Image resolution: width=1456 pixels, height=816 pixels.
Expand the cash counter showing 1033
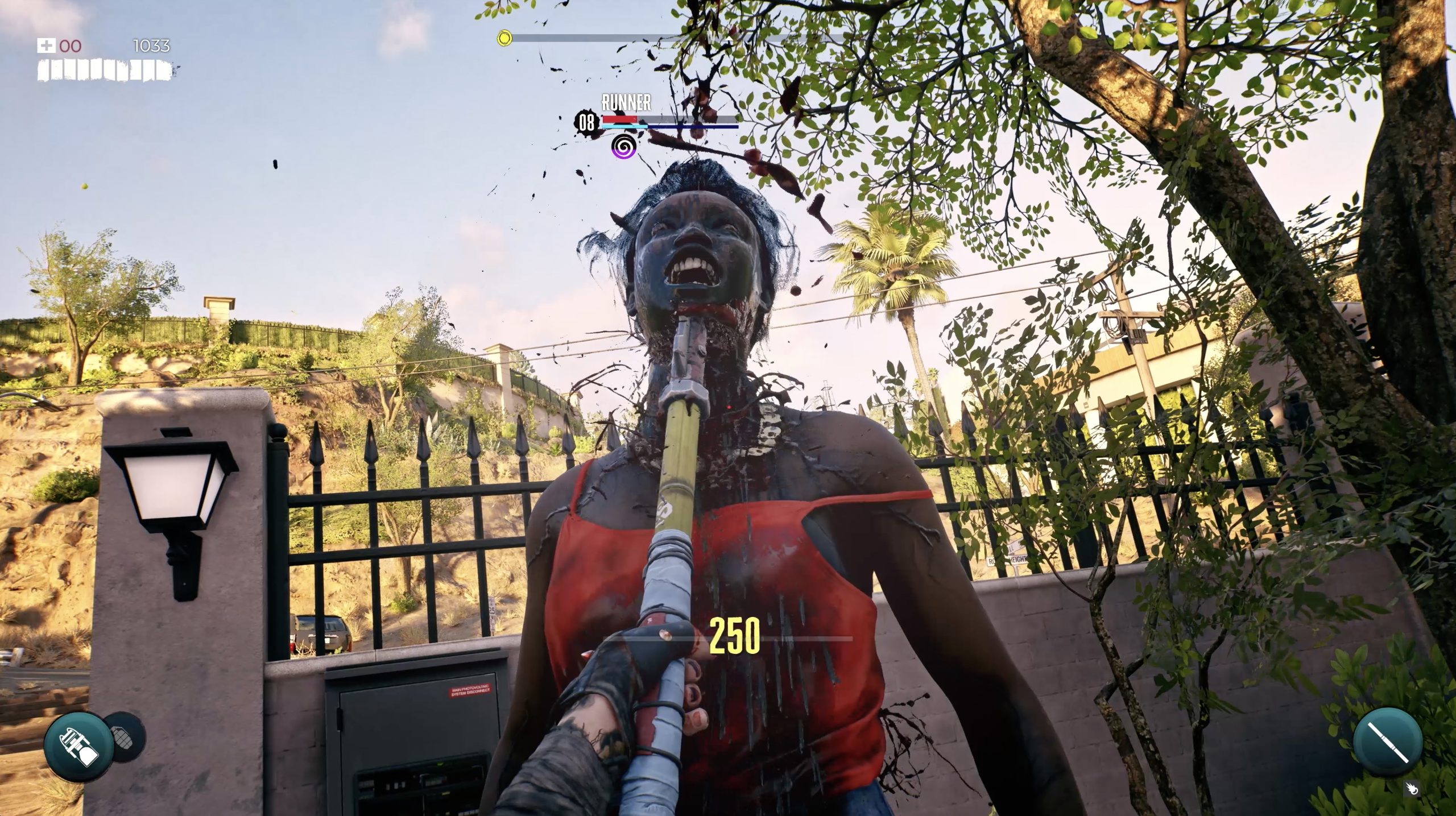pos(151,45)
